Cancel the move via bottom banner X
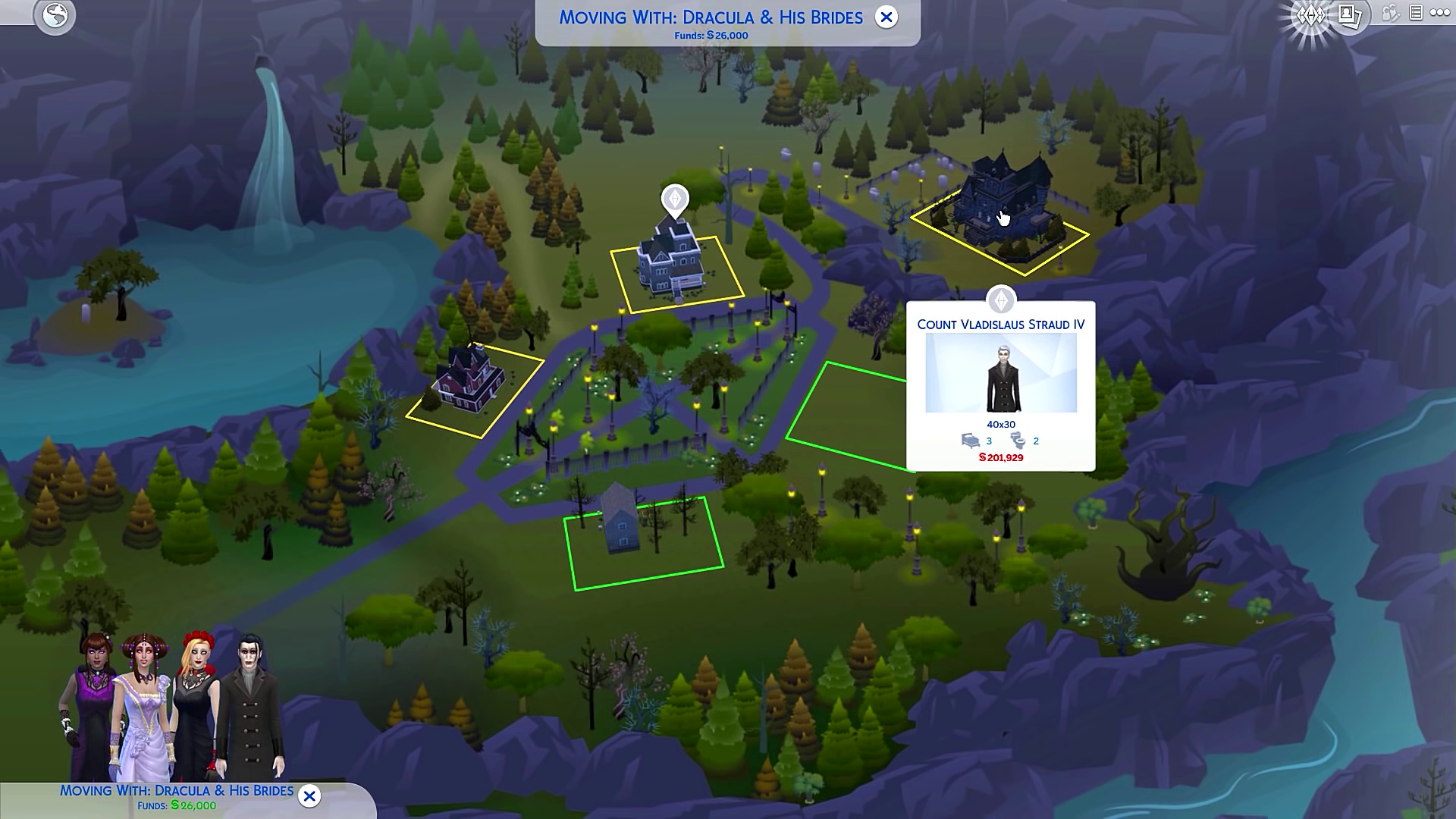 click(x=309, y=795)
